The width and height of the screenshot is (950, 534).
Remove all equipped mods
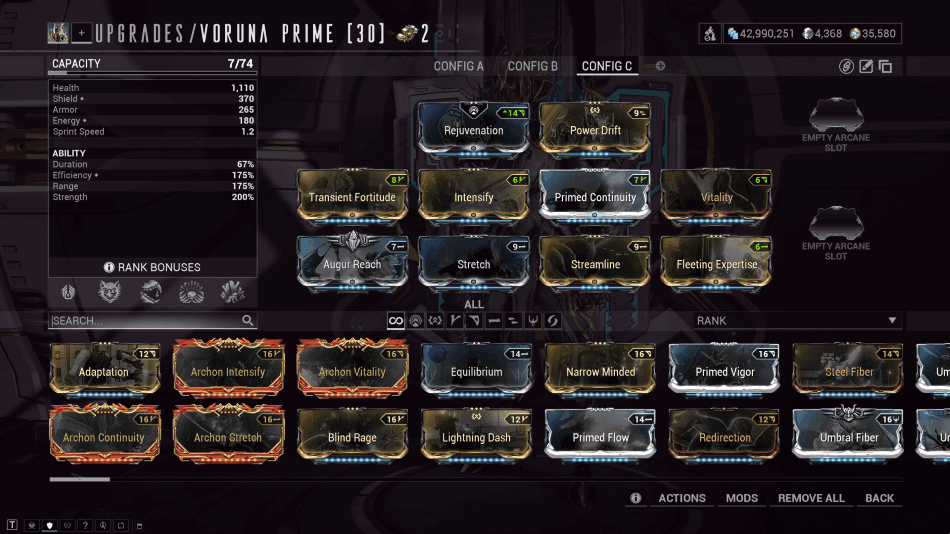click(811, 498)
